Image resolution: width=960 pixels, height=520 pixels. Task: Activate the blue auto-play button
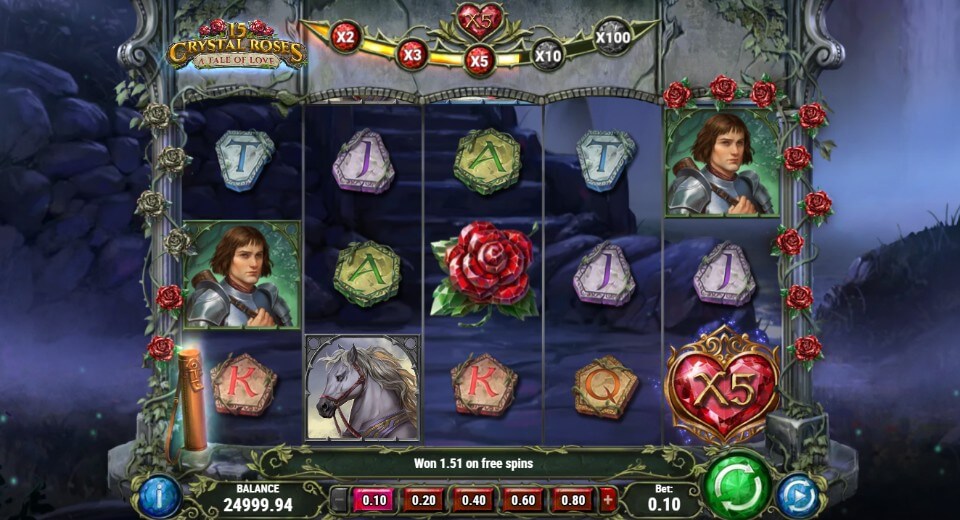pyautogui.click(x=798, y=495)
